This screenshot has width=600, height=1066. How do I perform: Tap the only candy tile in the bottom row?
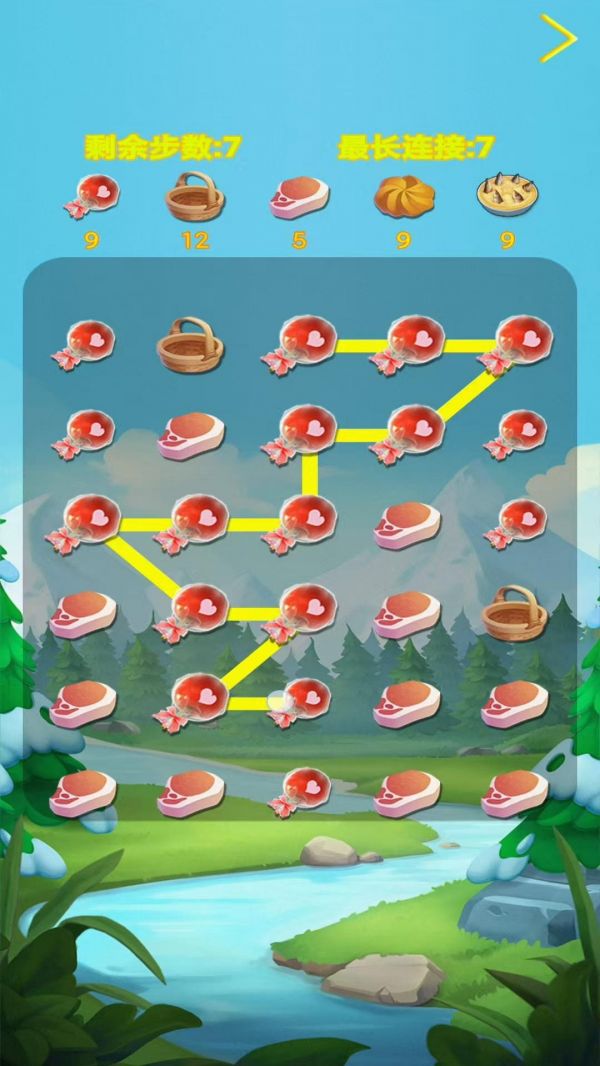point(299,791)
